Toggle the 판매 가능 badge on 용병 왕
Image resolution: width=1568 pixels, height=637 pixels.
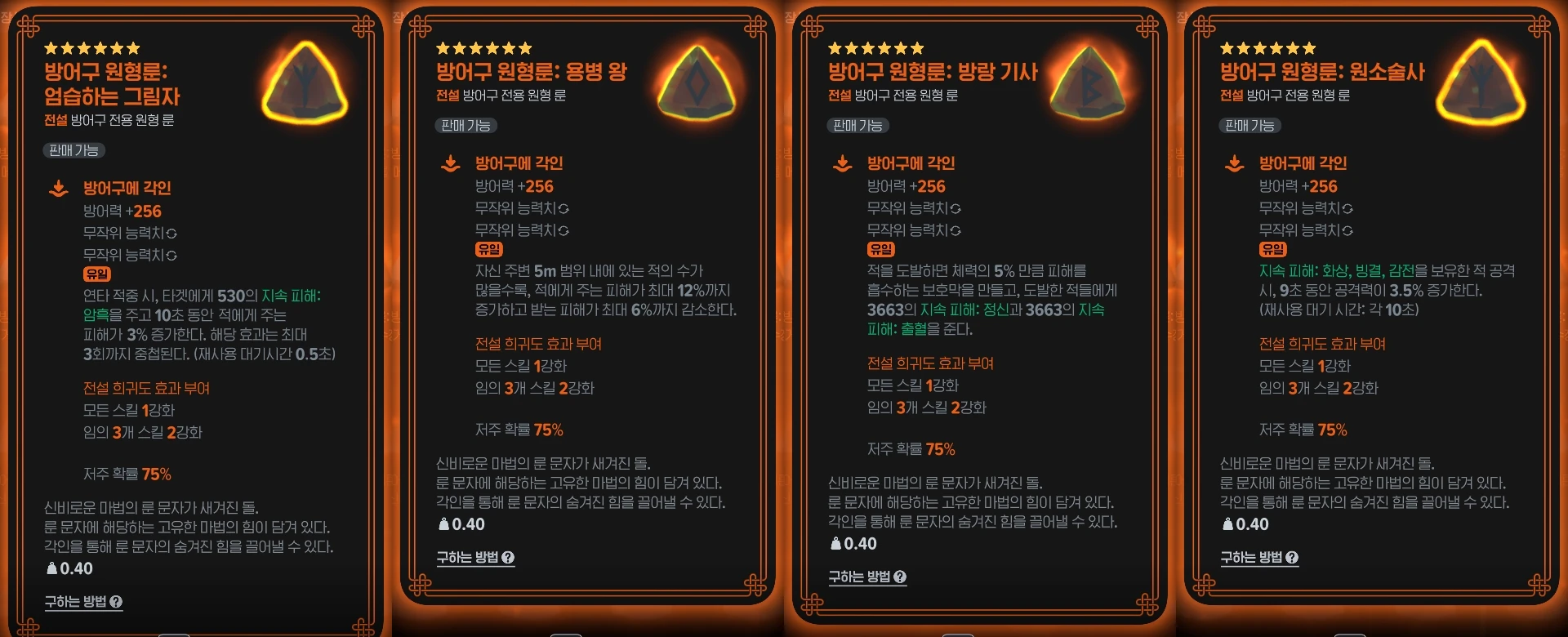pos(466,126)
